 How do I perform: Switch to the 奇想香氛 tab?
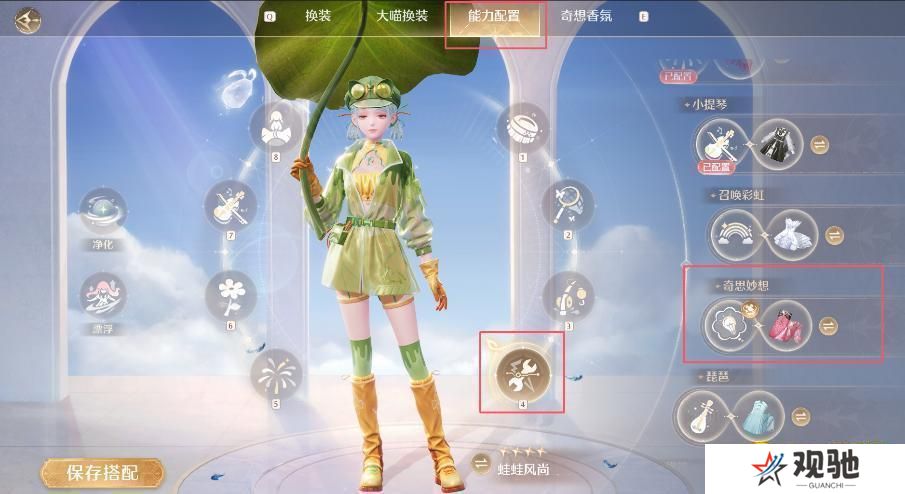(586, 16)
